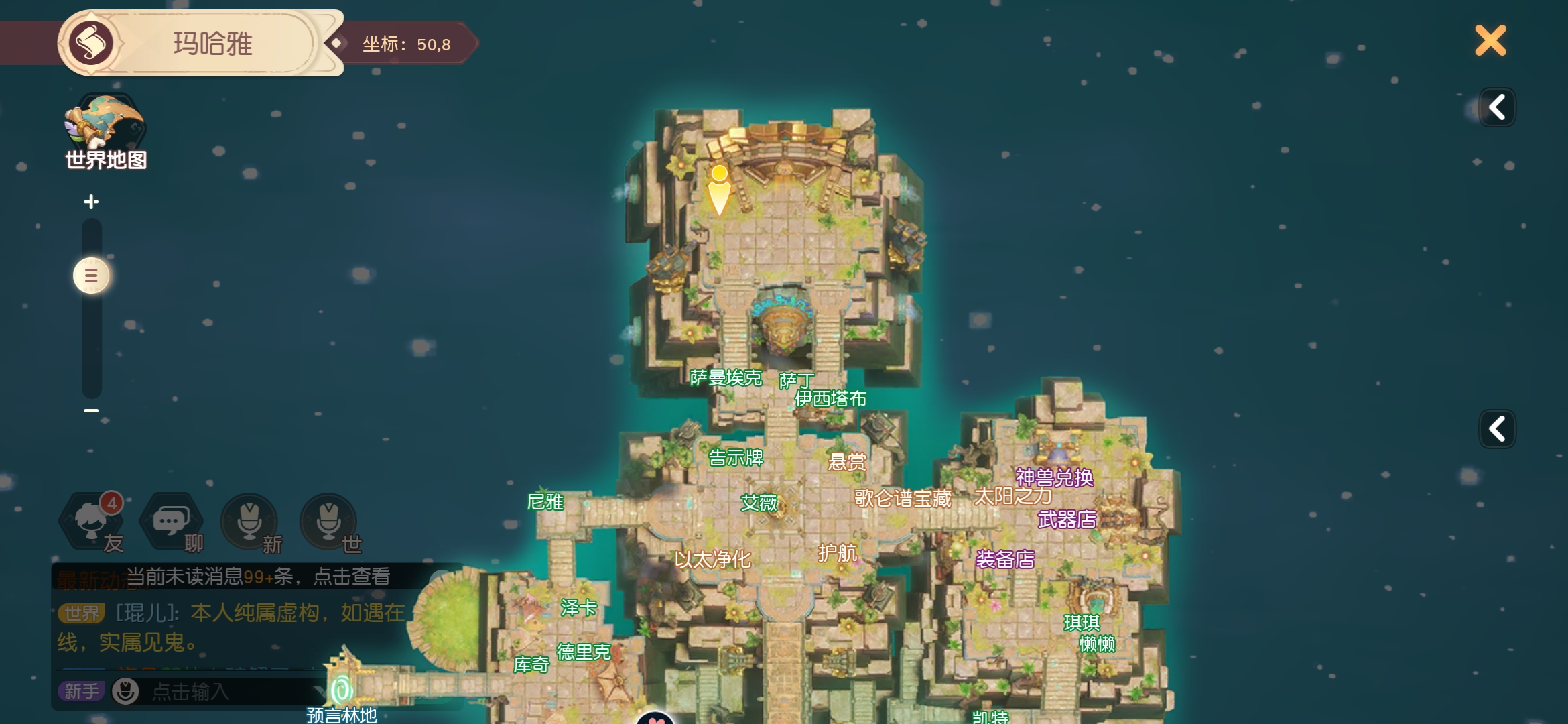This screenshot has height=724, width=1568.
Task: Activate the 新 voice microphone button
Action: pos(249,522)
